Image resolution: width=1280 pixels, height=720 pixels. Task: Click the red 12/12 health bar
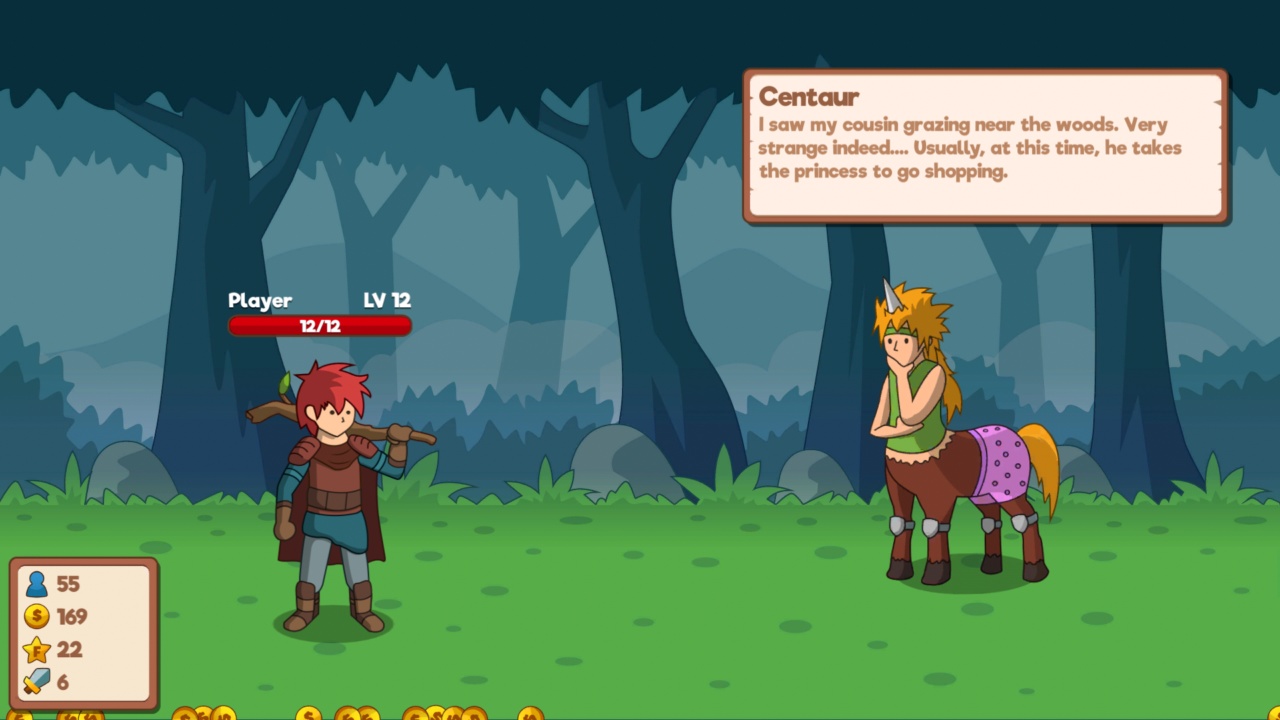coord(320,325)
